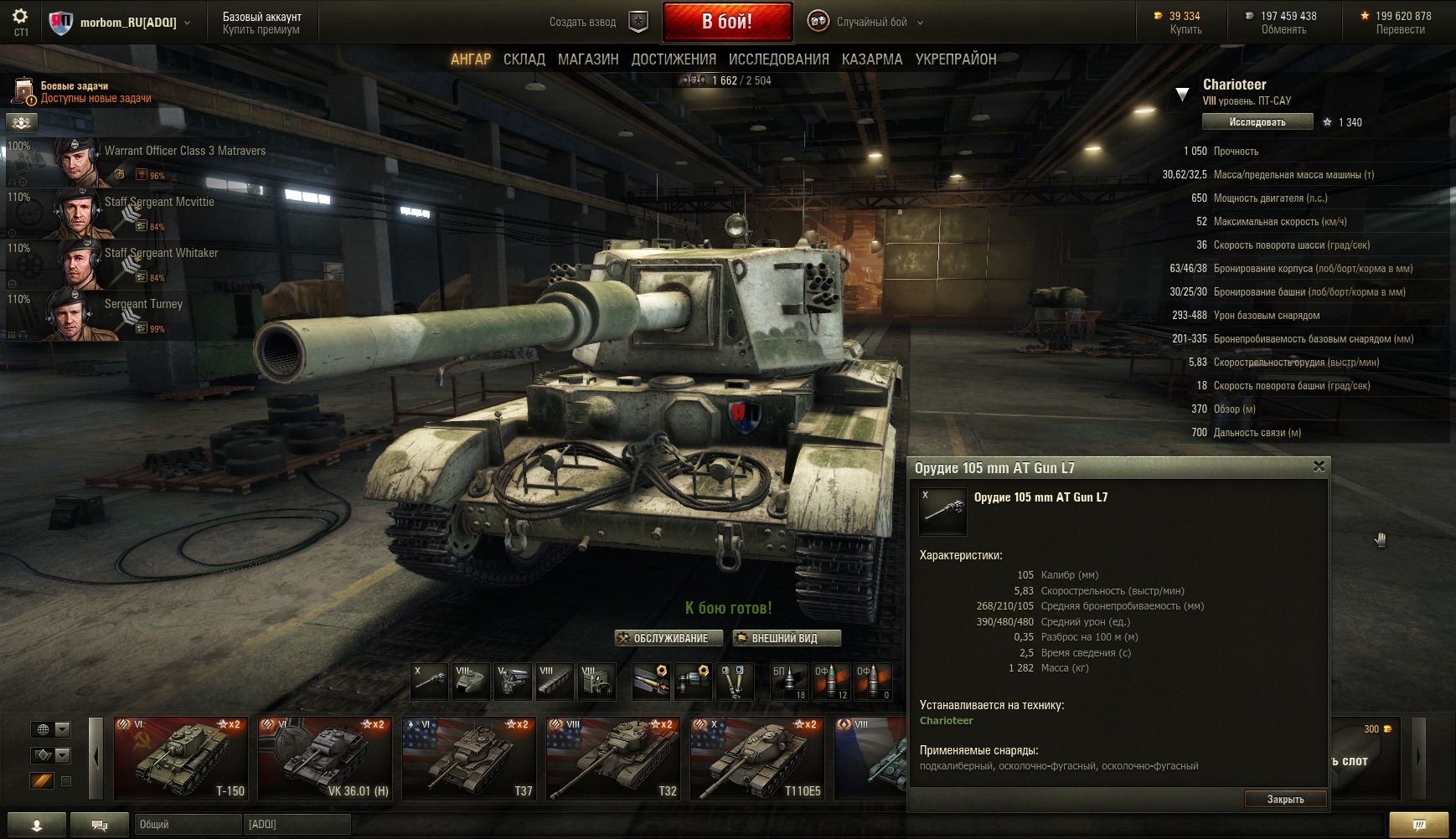The width and height of the screenshot is (1456, 839).
Task: Click the Исследовать research button for Charioteer
Action: point(1257,122)
